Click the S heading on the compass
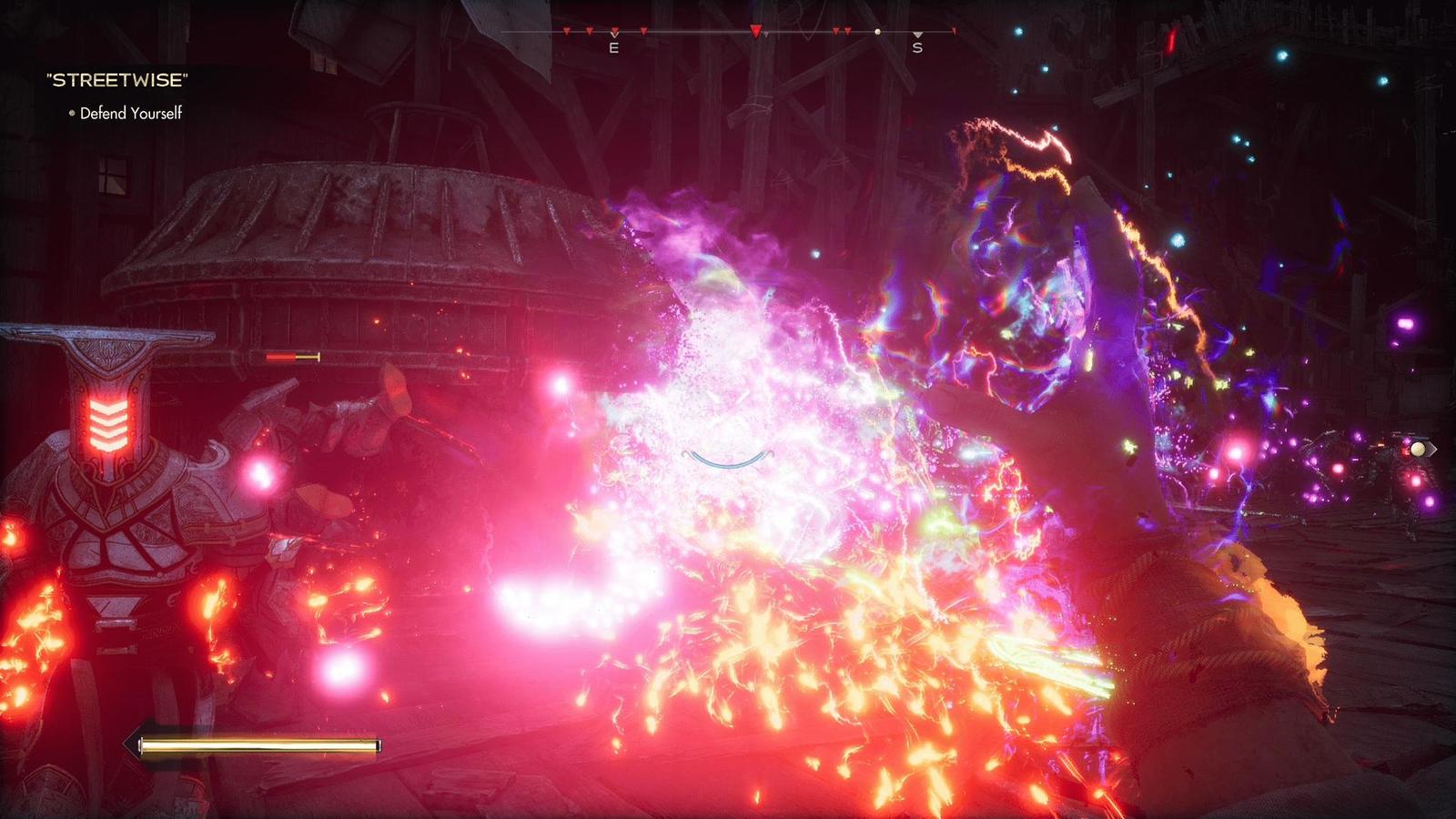 917,47
